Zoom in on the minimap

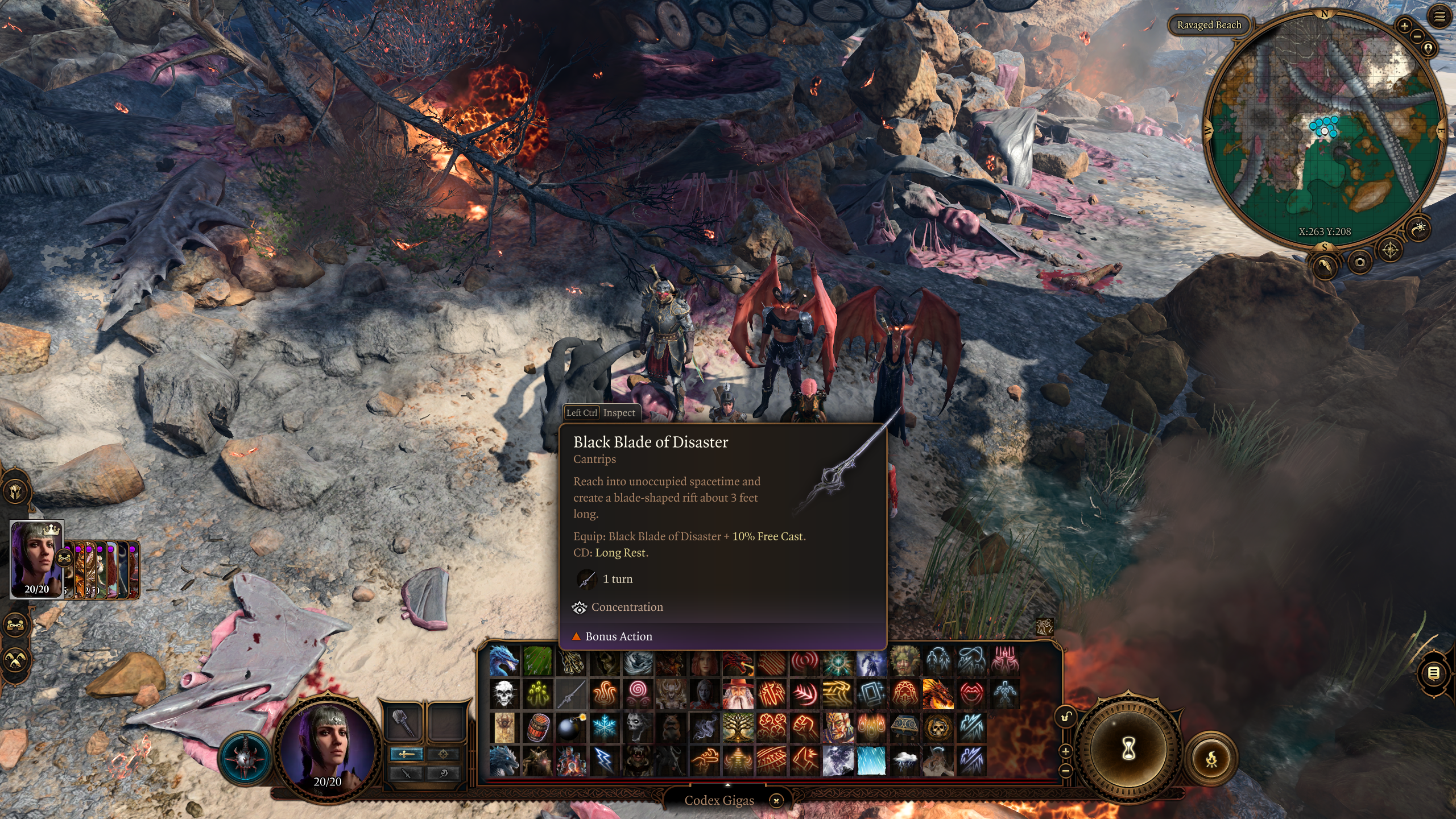pyautogui.click(x=1404, y=26)
